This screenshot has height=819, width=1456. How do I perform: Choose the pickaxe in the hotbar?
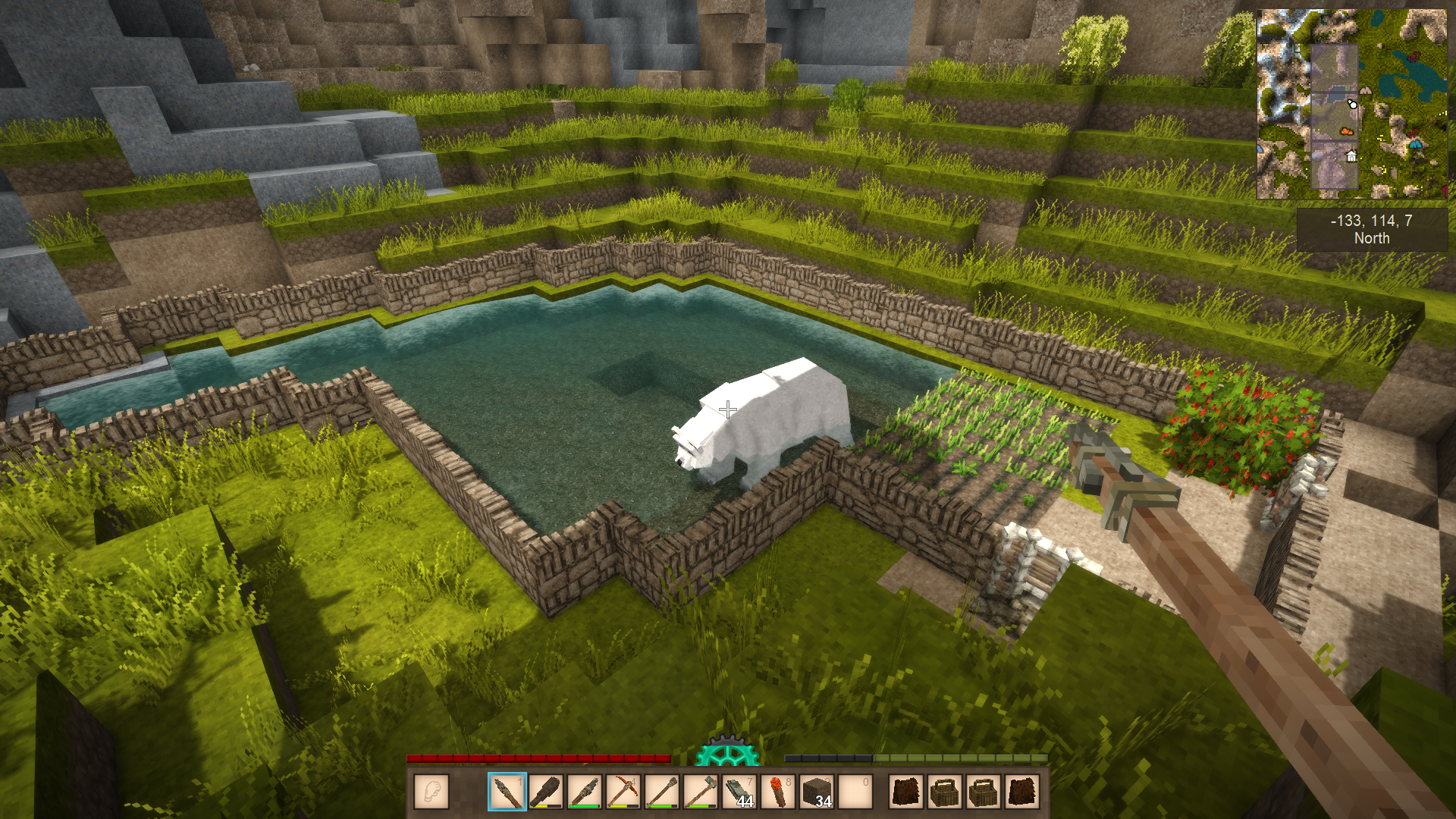tap(623, 792)
